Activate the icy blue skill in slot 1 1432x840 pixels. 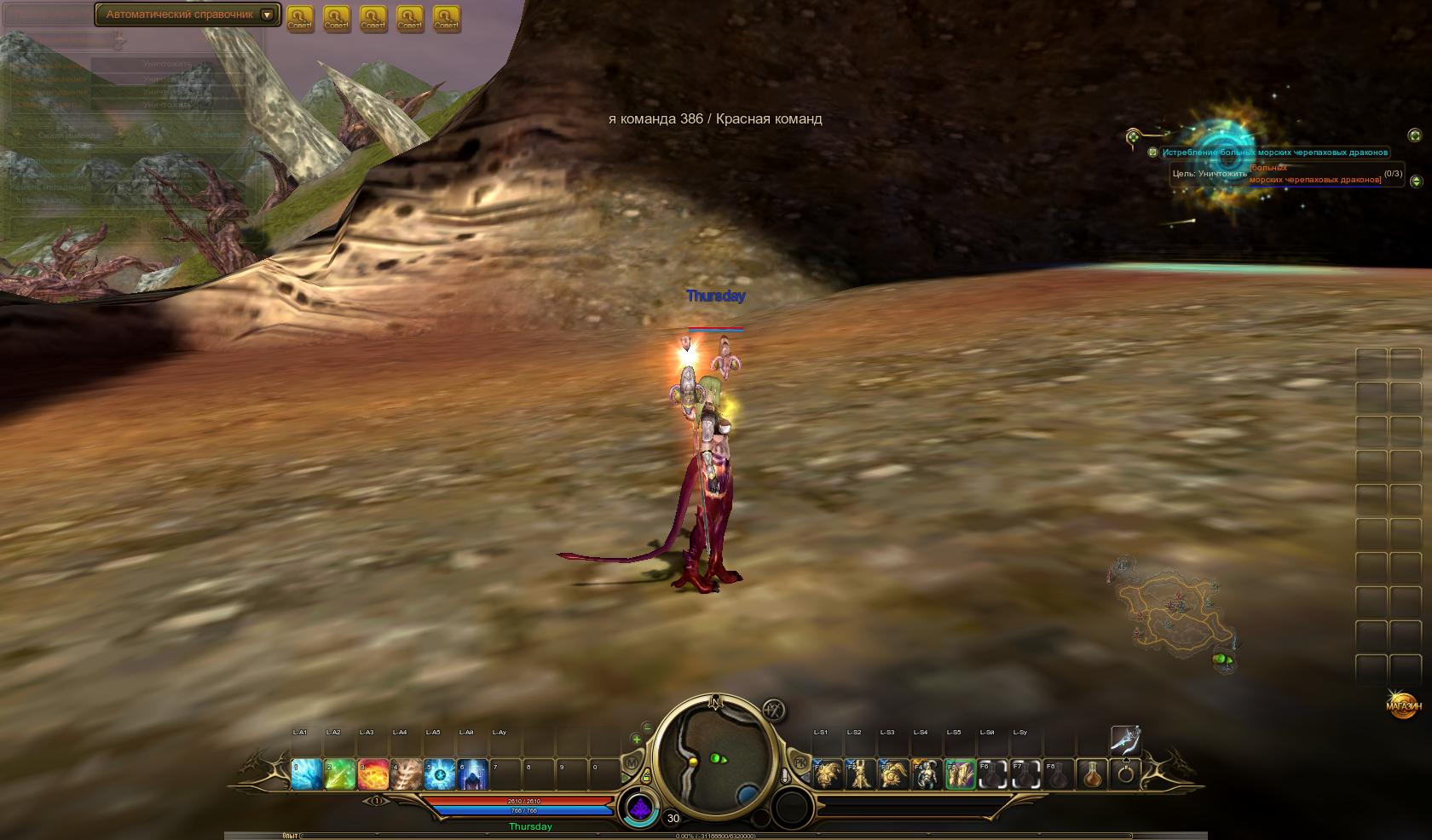(306, 774)
